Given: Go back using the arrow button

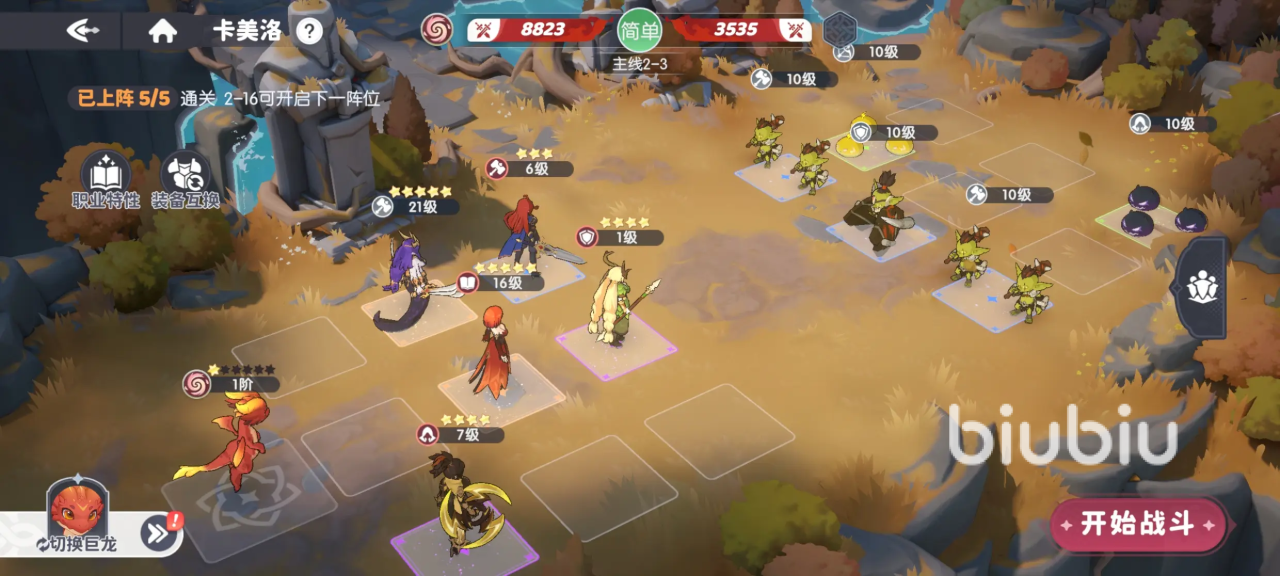Looking at the screenshot, I should (83, 30).
